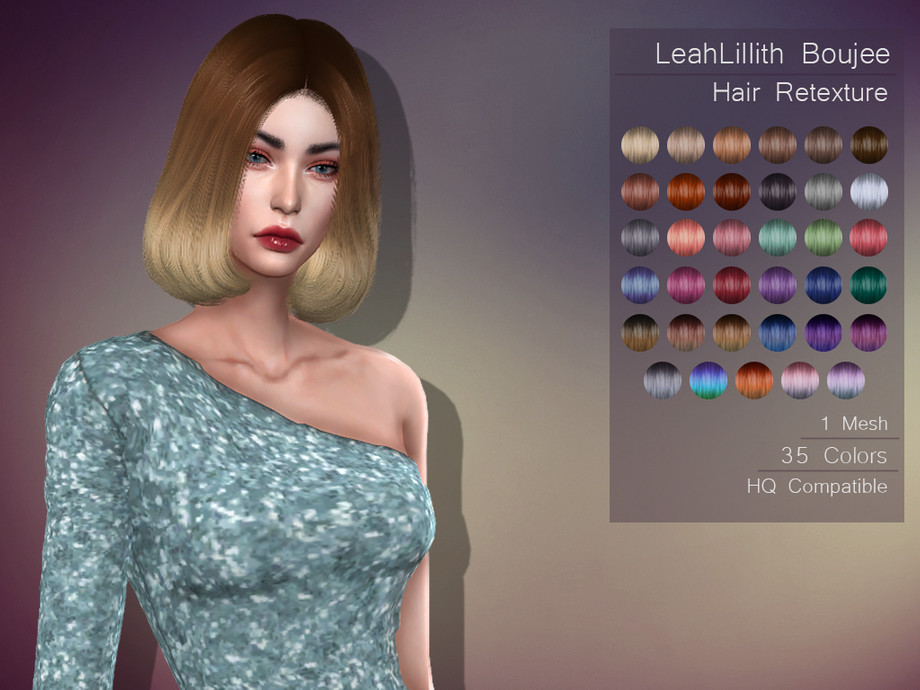Select the pastel lavender ombre swatch
Screen dimensions: 920x690
coord(846,380)
